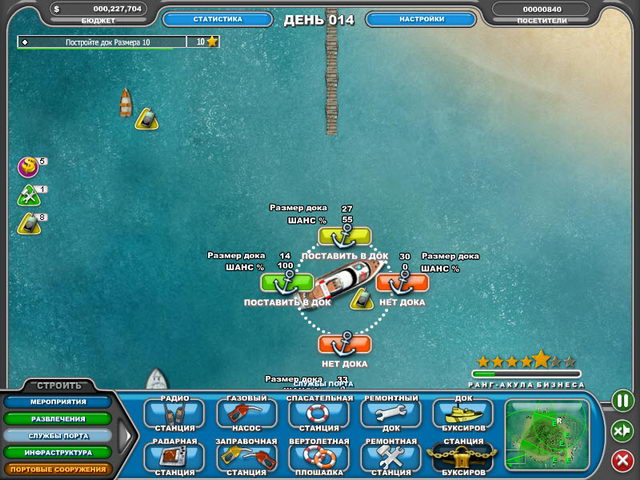This screenshot has width=640, height=480.
Task: Choose the Службы порта category
Action: pos(57,435)
